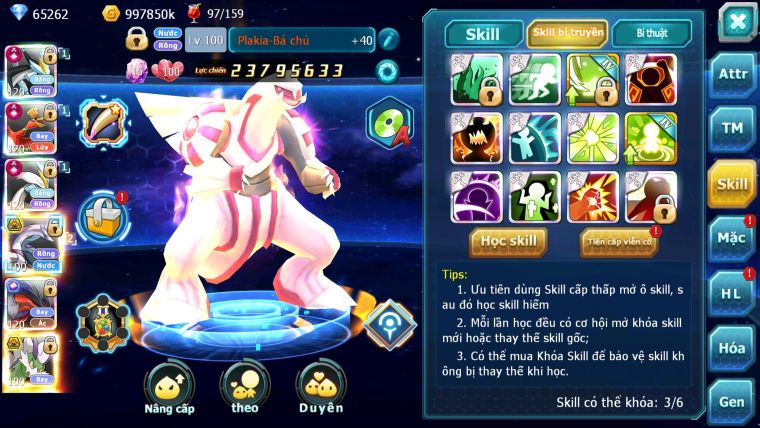Click the Học skill button
This screenshot has height=428, width=760.
tap(509, 241)
